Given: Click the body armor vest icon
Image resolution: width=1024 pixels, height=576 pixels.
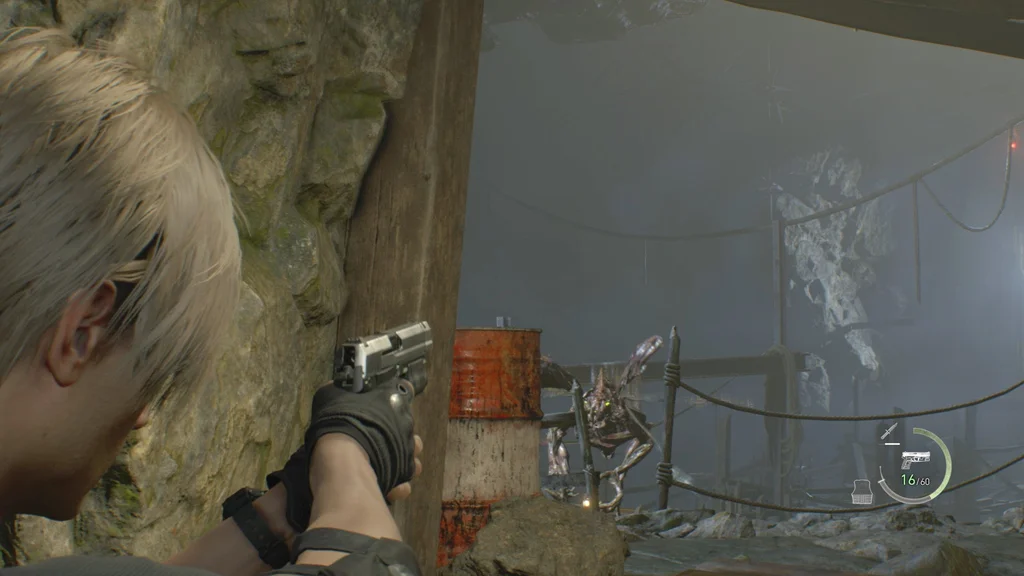Looking at the screenshot, I should tap(862, 491).
